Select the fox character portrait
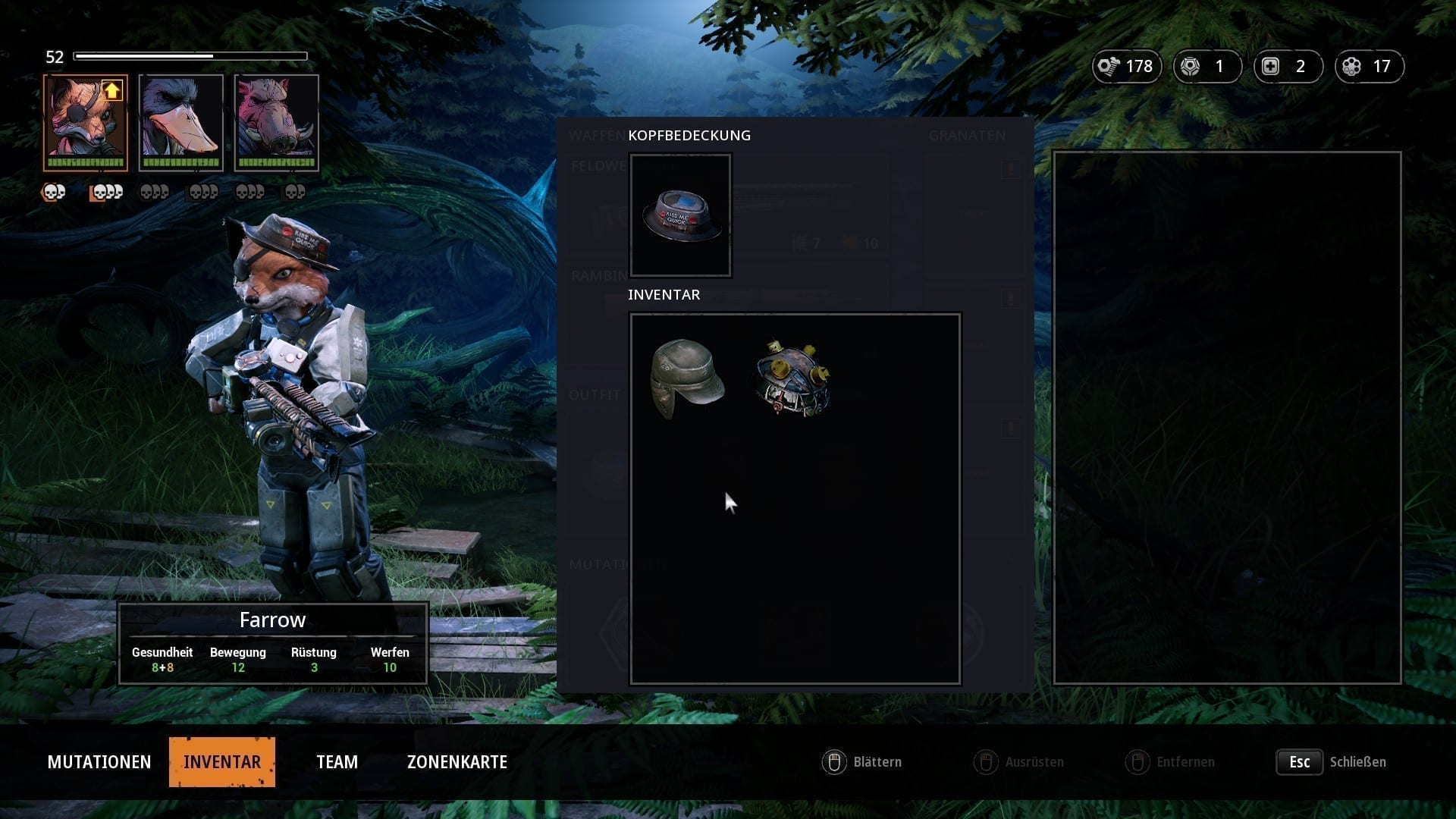Image resolution: width=1456 pixels, height=819 pixels. (85, 121)
